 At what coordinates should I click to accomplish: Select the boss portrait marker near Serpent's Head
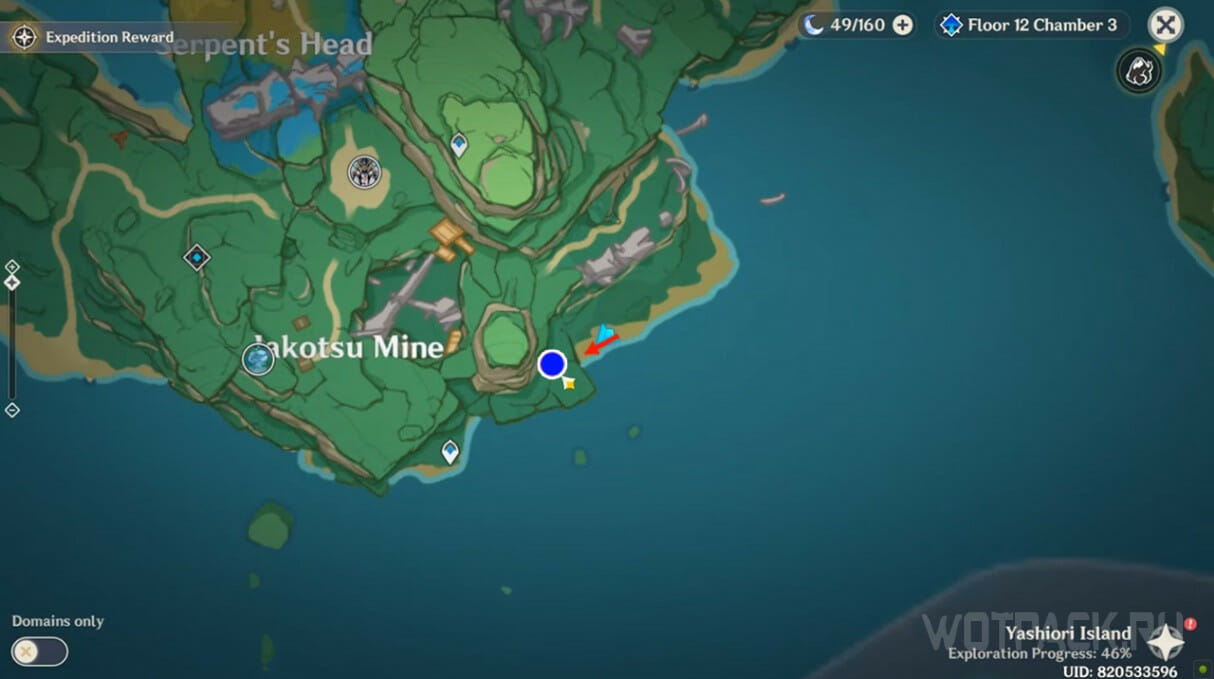[364, 172]
